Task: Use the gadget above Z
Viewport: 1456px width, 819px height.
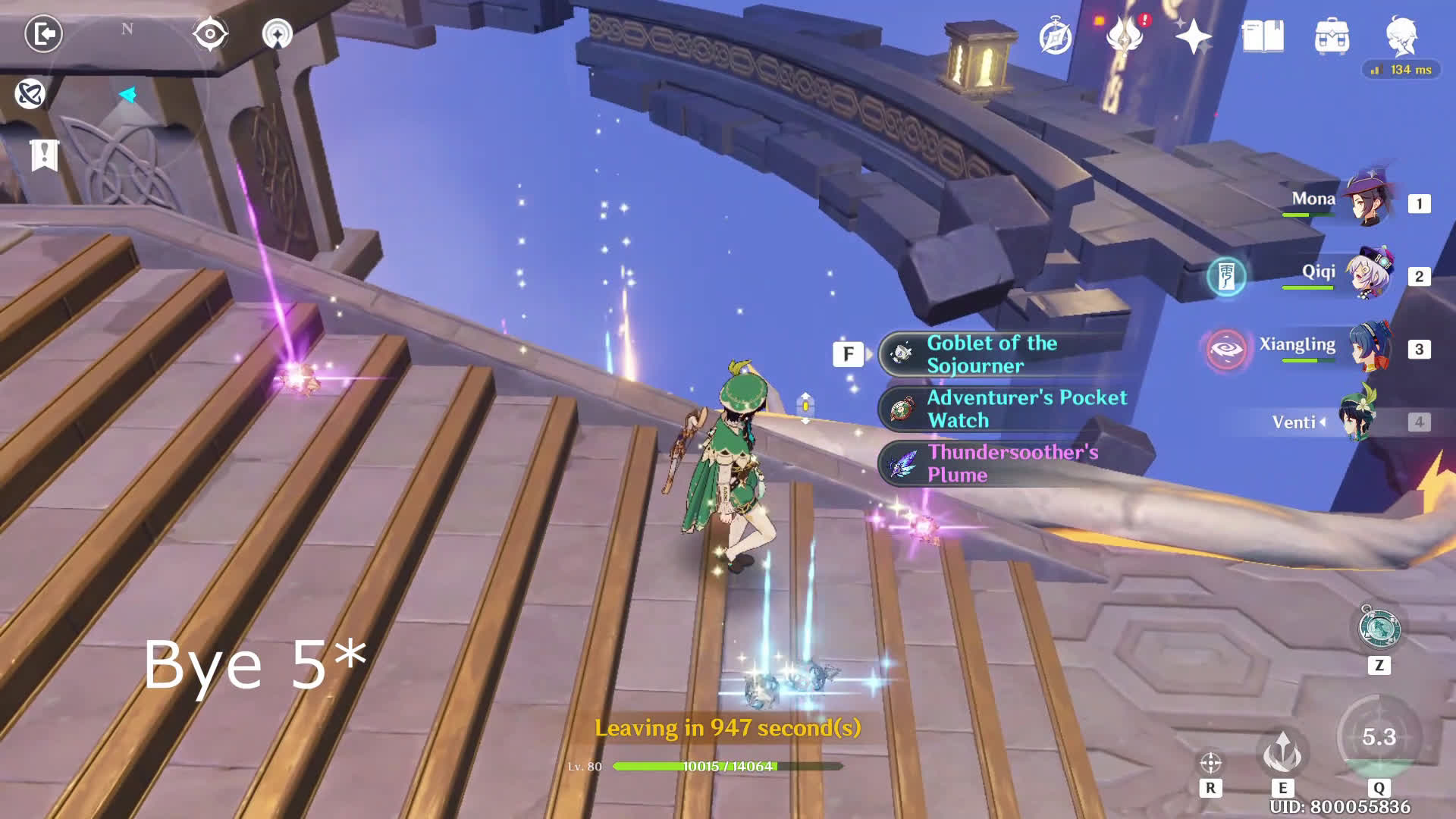Action: coord(1379,629)
